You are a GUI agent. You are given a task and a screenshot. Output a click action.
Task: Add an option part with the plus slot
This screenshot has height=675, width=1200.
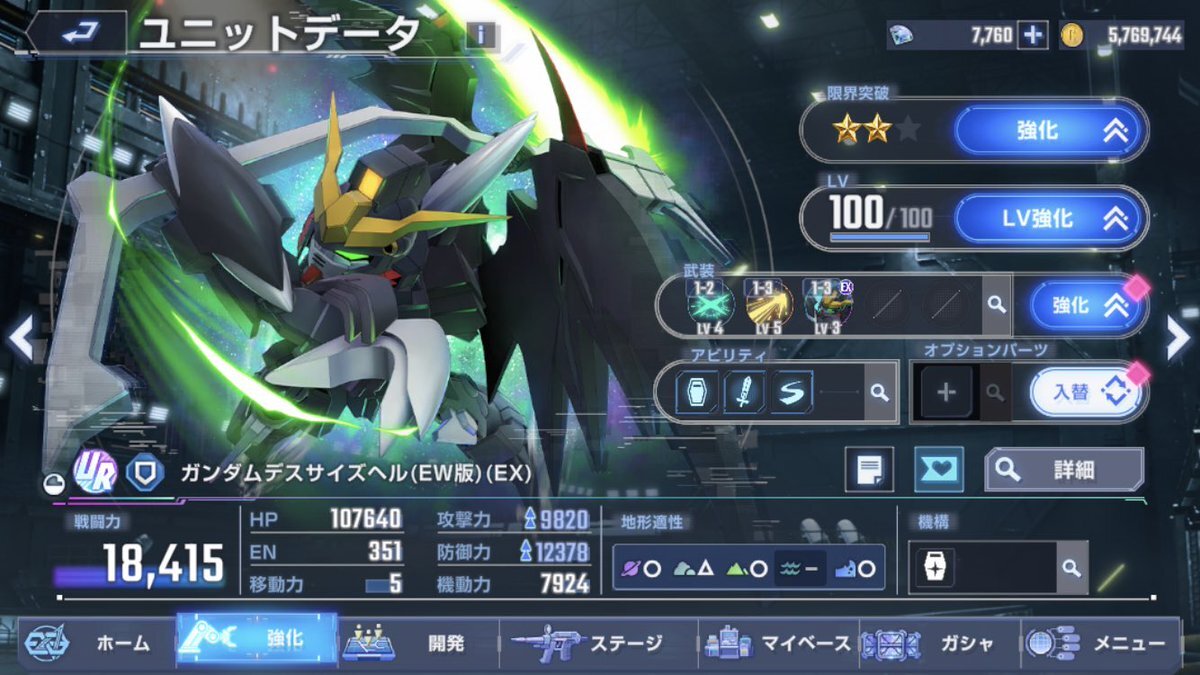(945, 392)
